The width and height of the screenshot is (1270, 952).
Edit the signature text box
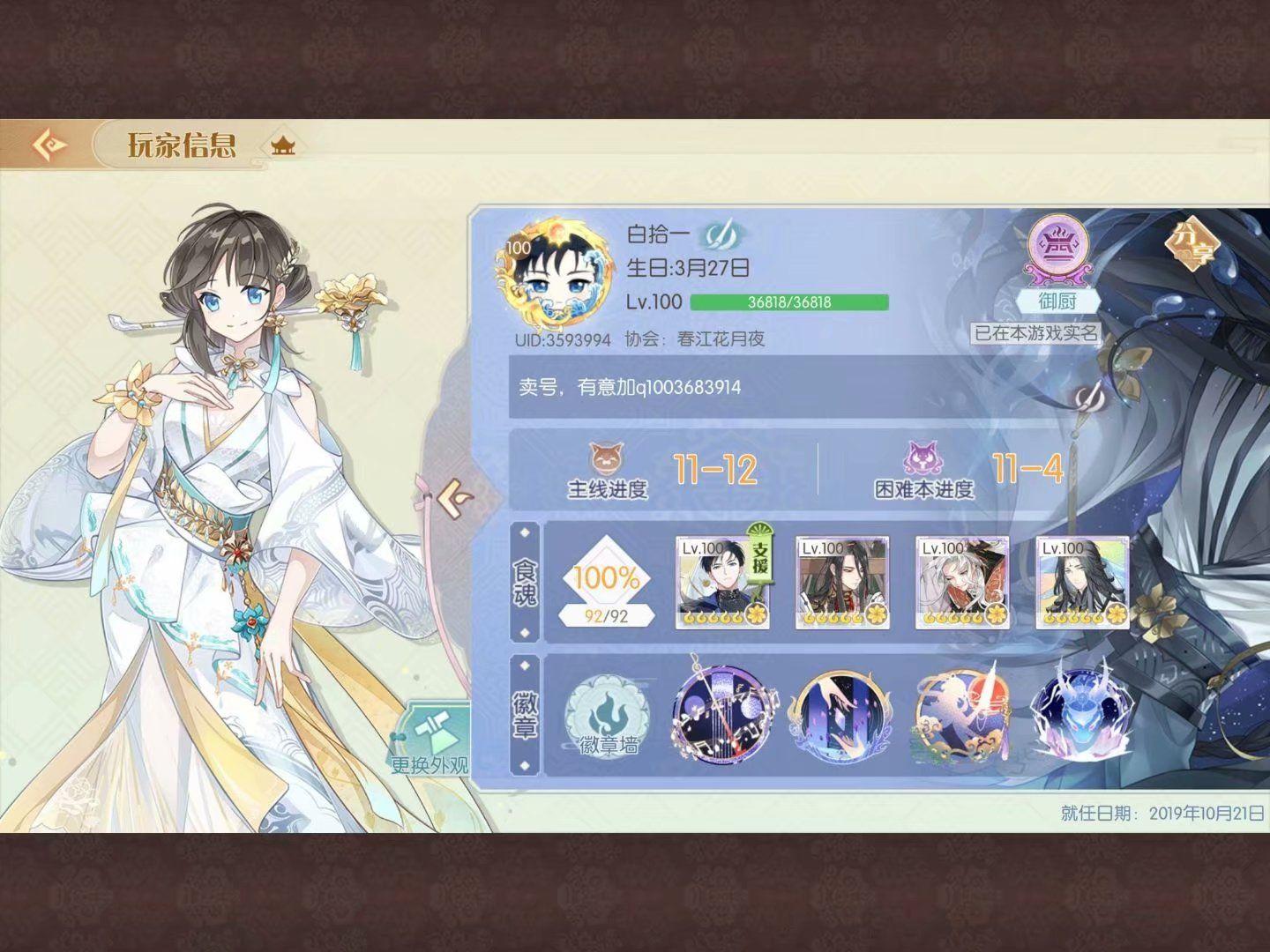[x=767, y=387]
